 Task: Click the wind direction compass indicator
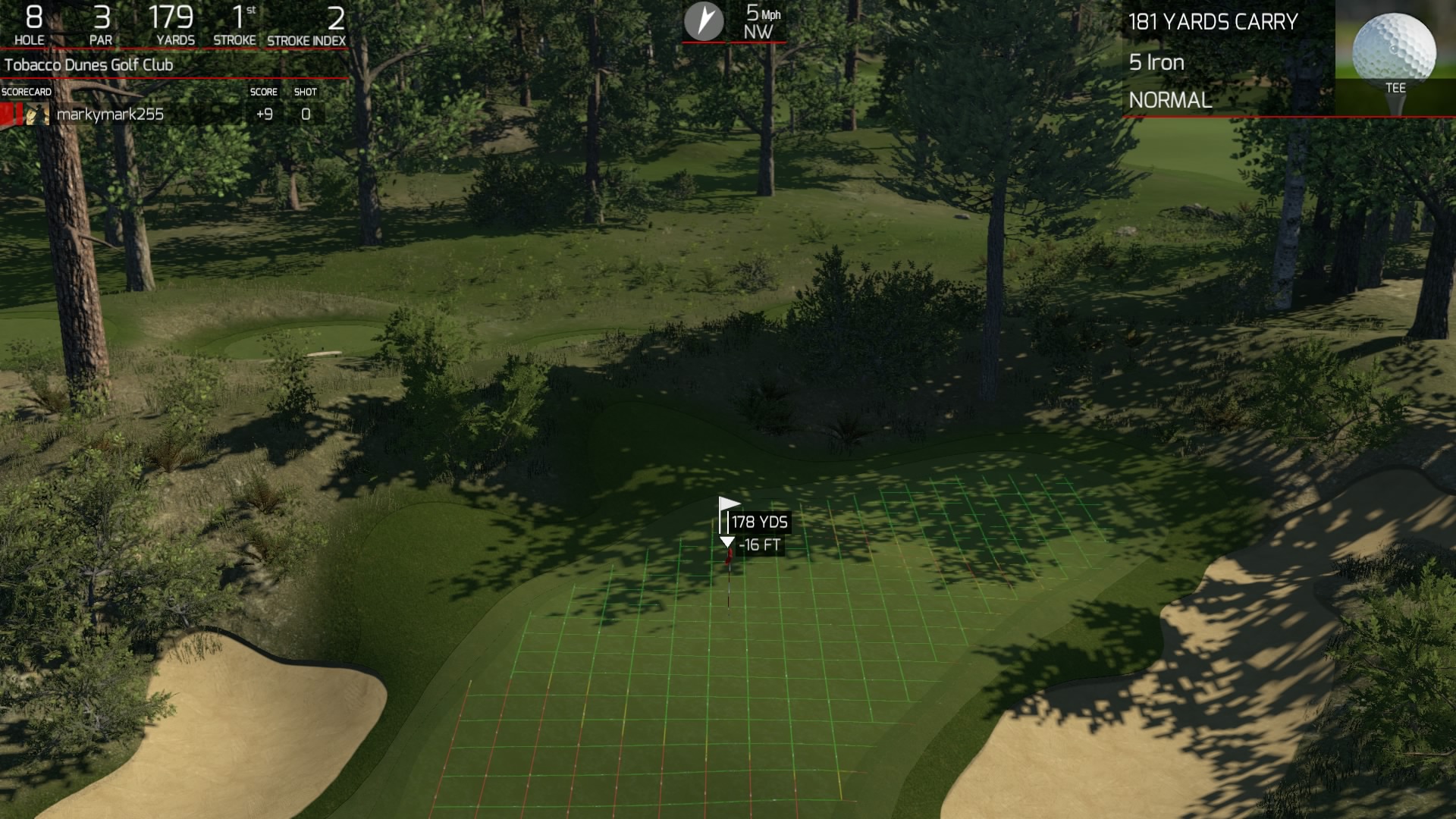pos(704,22)
